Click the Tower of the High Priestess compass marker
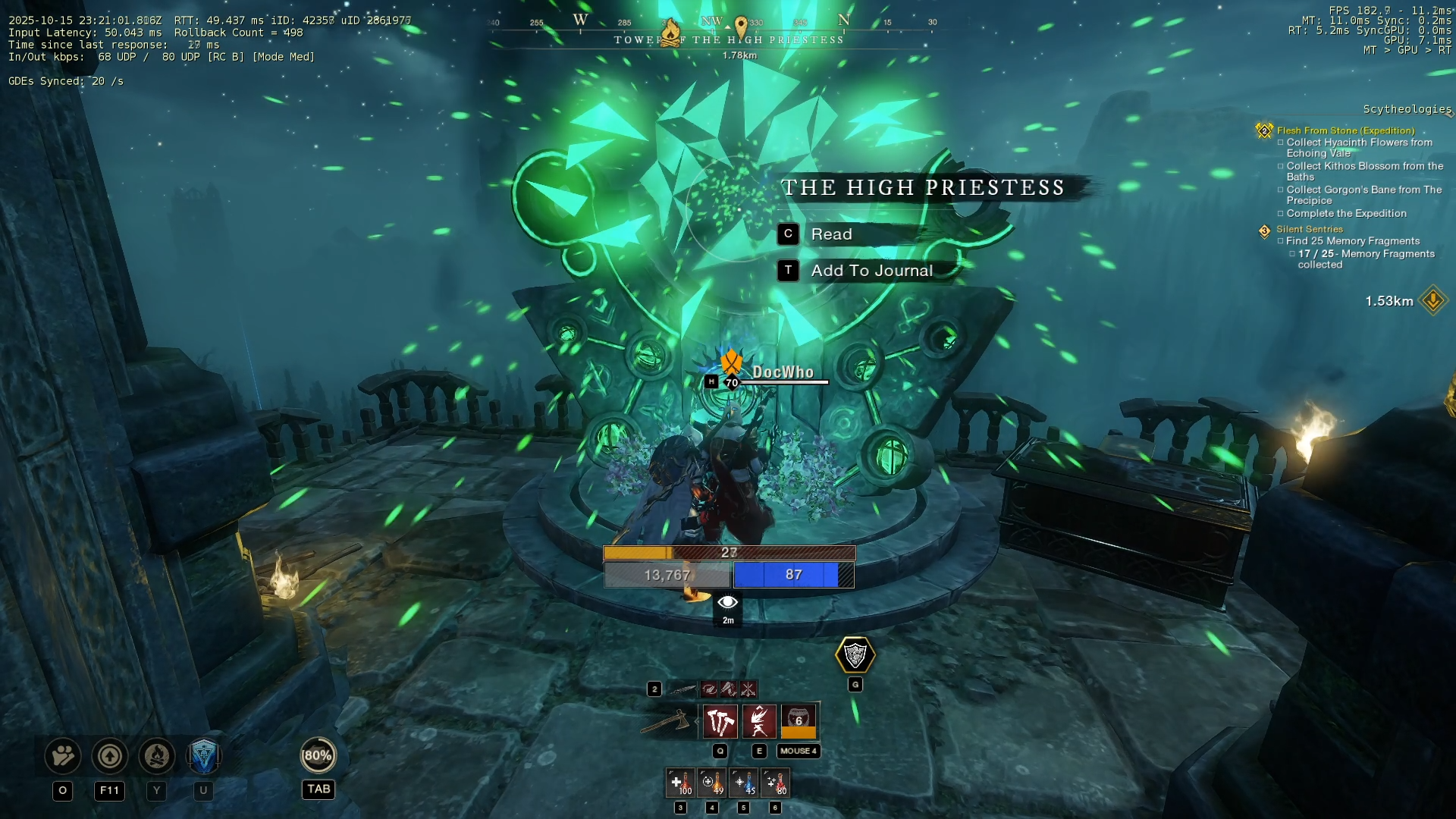Image resolution: width=1456 pixels, height=819 pixels. click(671, 33)
